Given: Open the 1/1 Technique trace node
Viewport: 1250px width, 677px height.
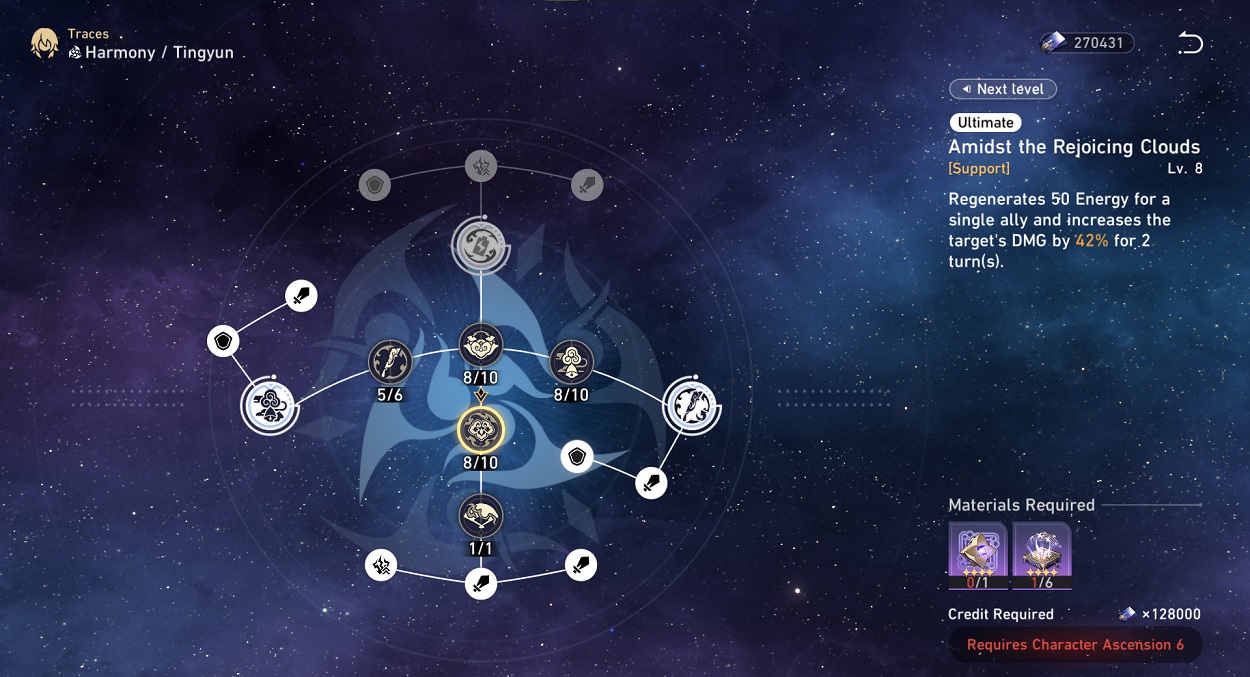Looking at the screenshot, I should pos(481,516).
